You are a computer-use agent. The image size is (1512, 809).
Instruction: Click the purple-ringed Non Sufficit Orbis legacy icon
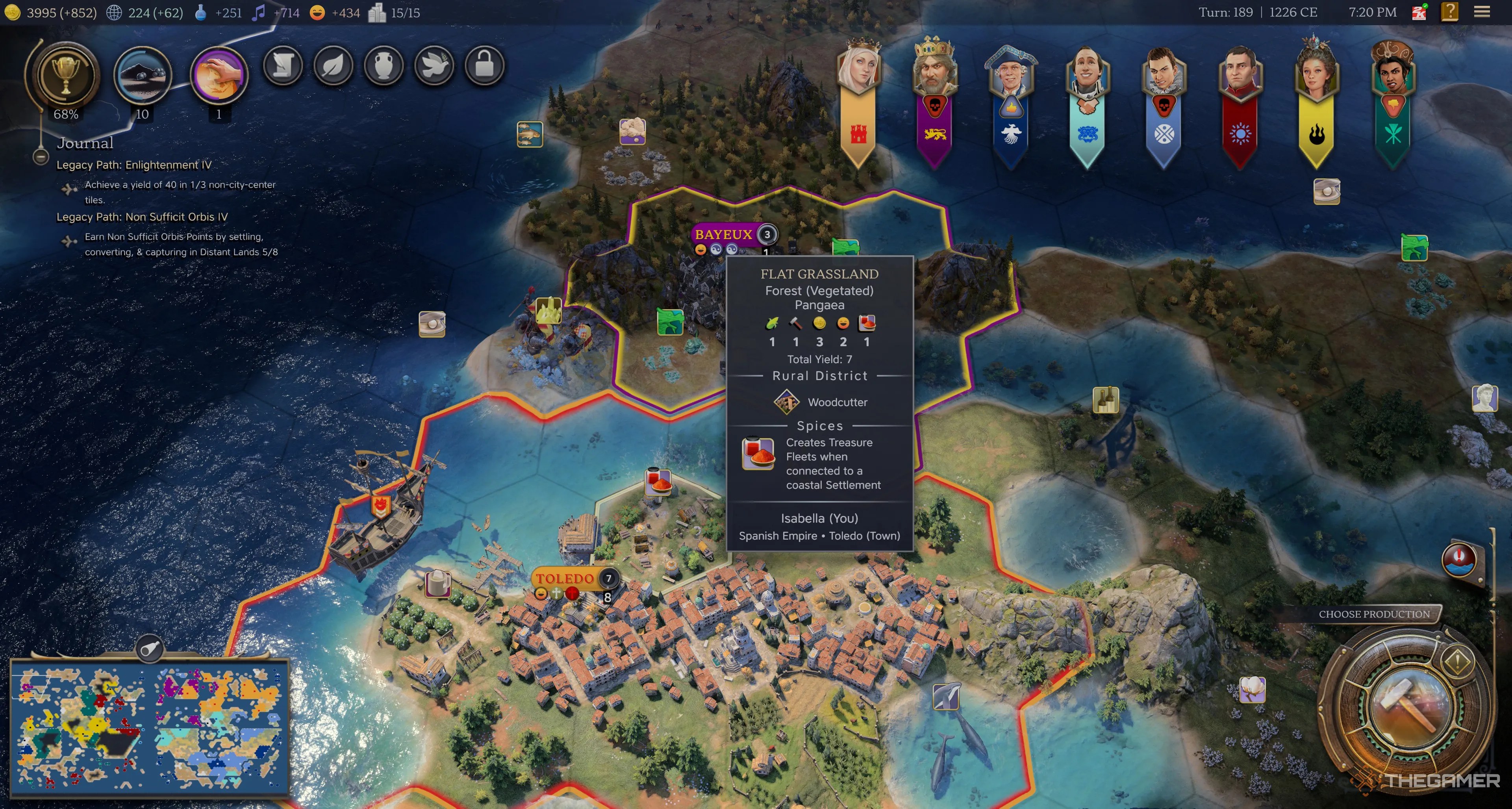220,74
